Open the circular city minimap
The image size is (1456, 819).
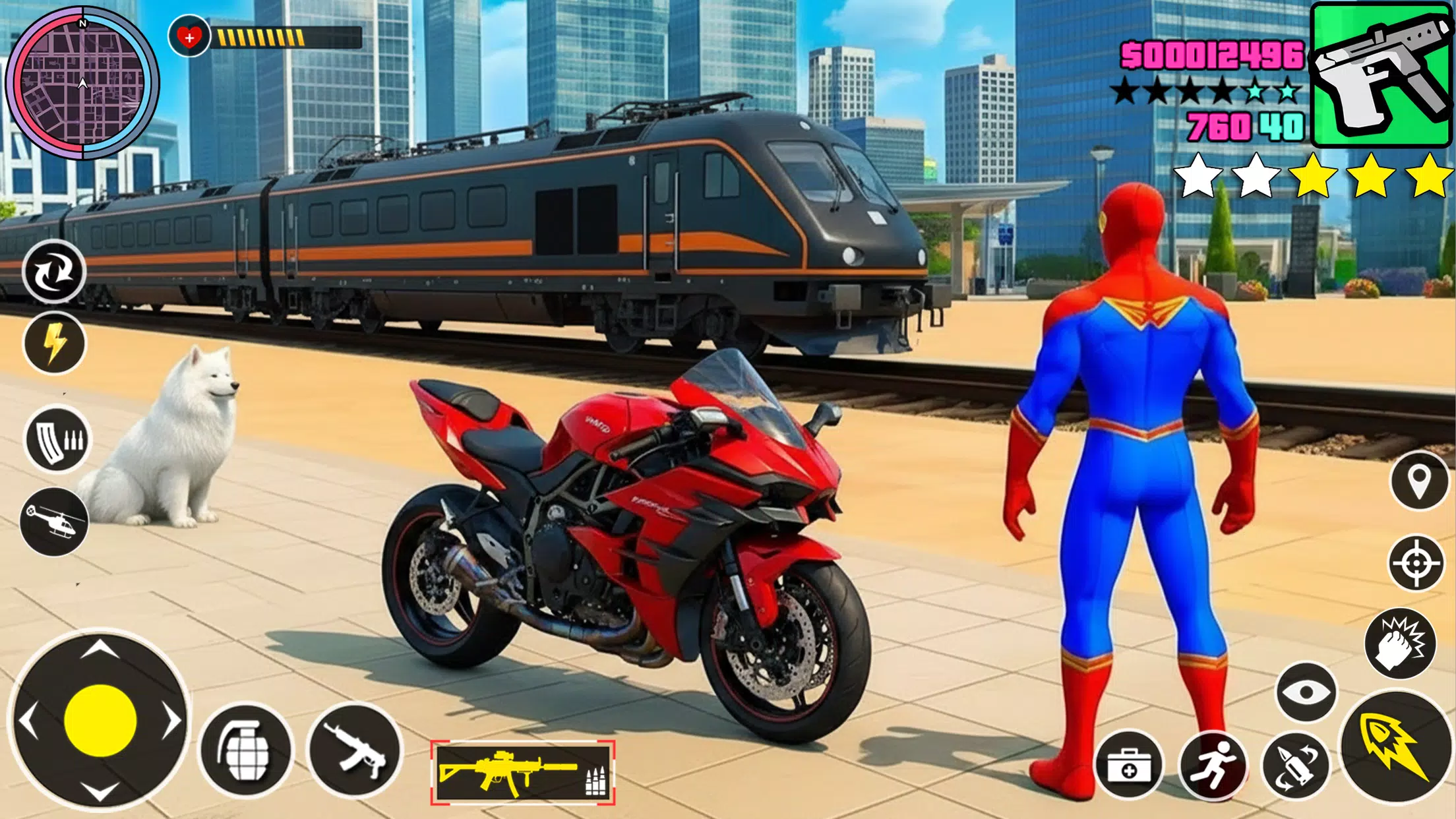(82, 83)
